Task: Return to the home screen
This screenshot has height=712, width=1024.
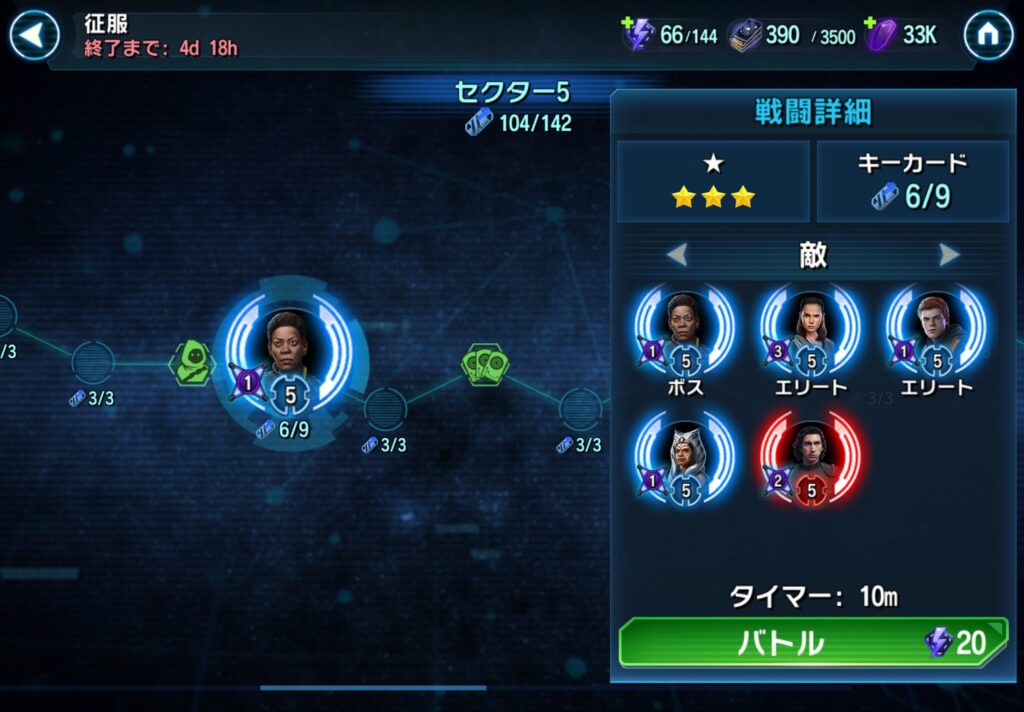Action: (x=987, y=36)
